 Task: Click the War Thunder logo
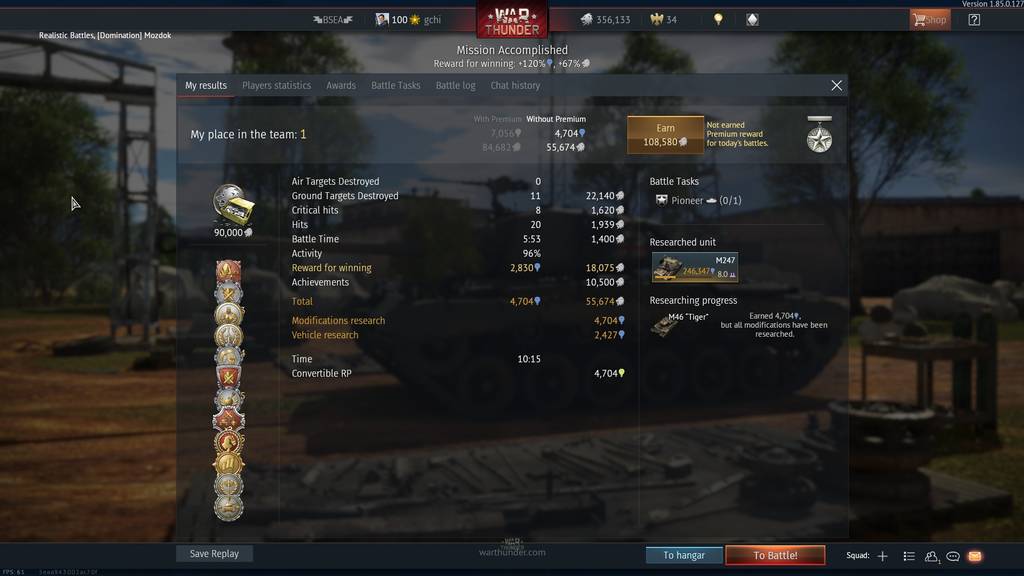[x=512, y=19]
